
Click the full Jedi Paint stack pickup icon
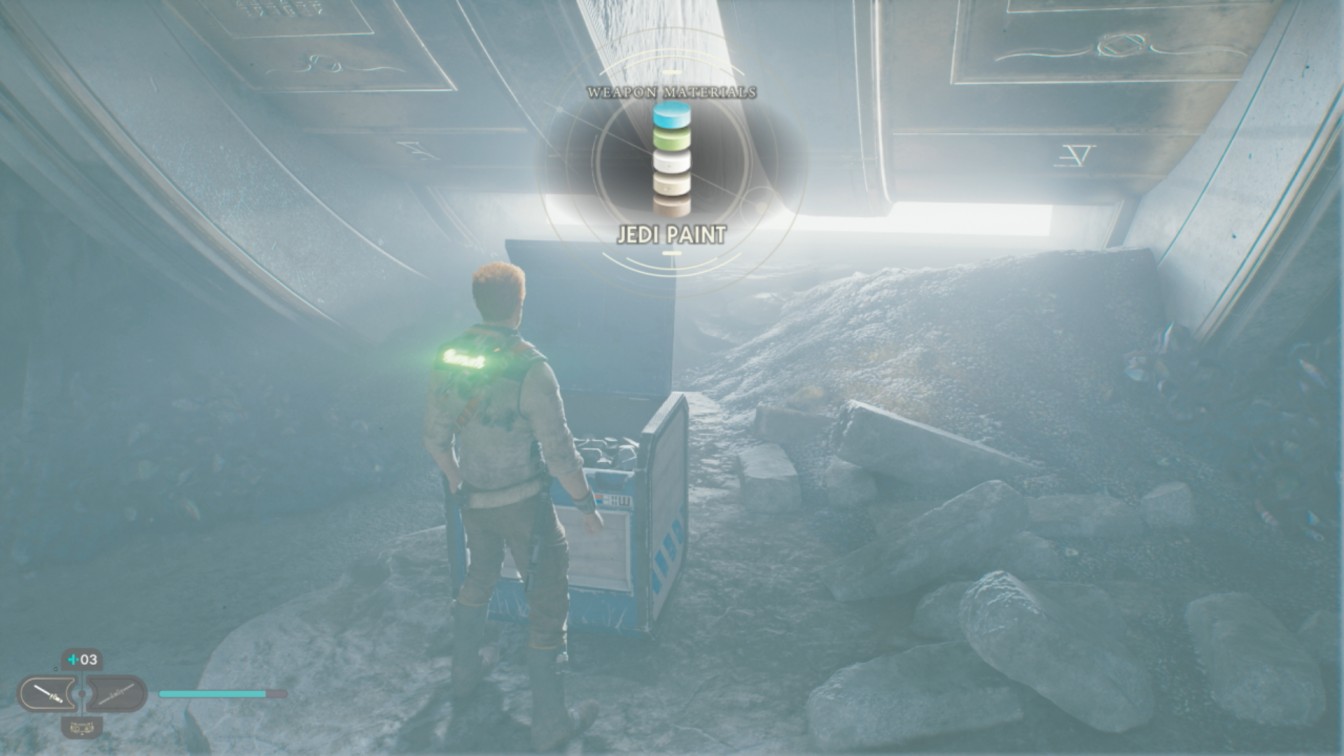[671, 150]
